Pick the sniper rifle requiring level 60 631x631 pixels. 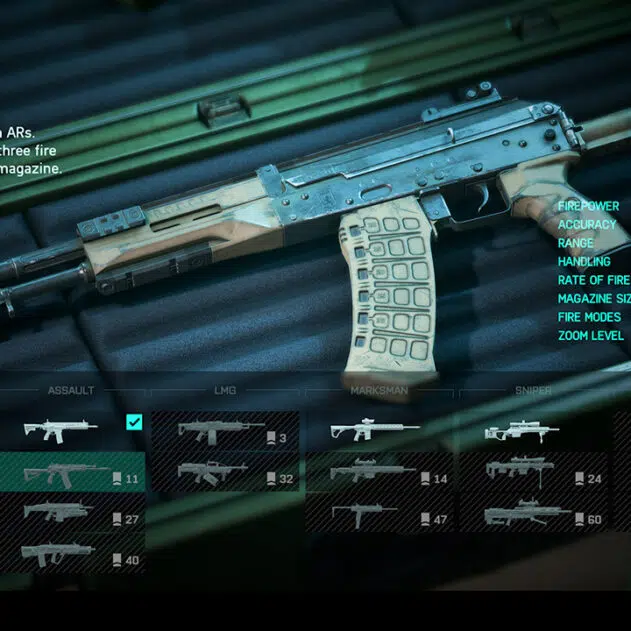532,515
